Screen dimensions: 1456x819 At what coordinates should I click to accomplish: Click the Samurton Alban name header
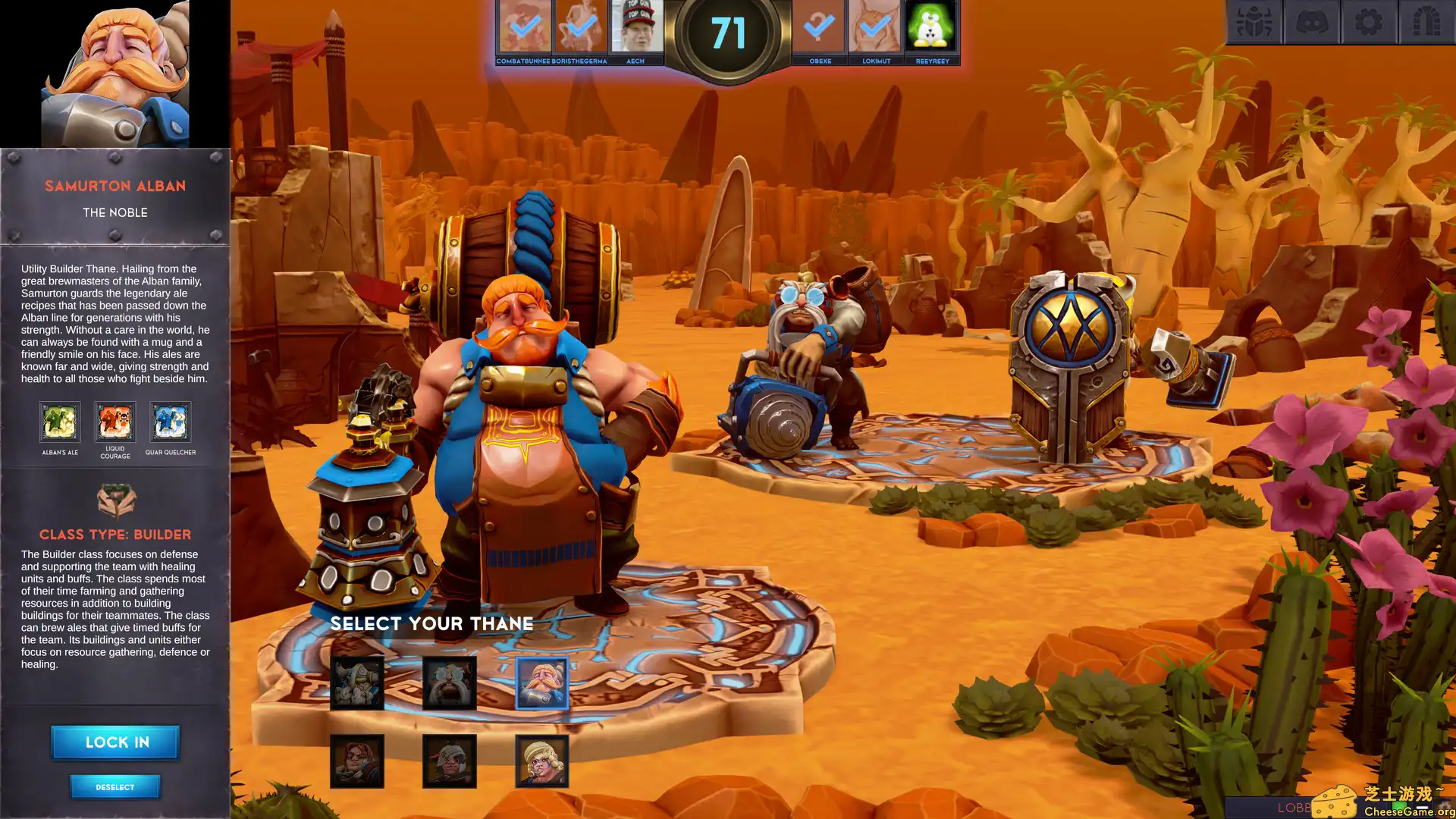pos(115,185)
